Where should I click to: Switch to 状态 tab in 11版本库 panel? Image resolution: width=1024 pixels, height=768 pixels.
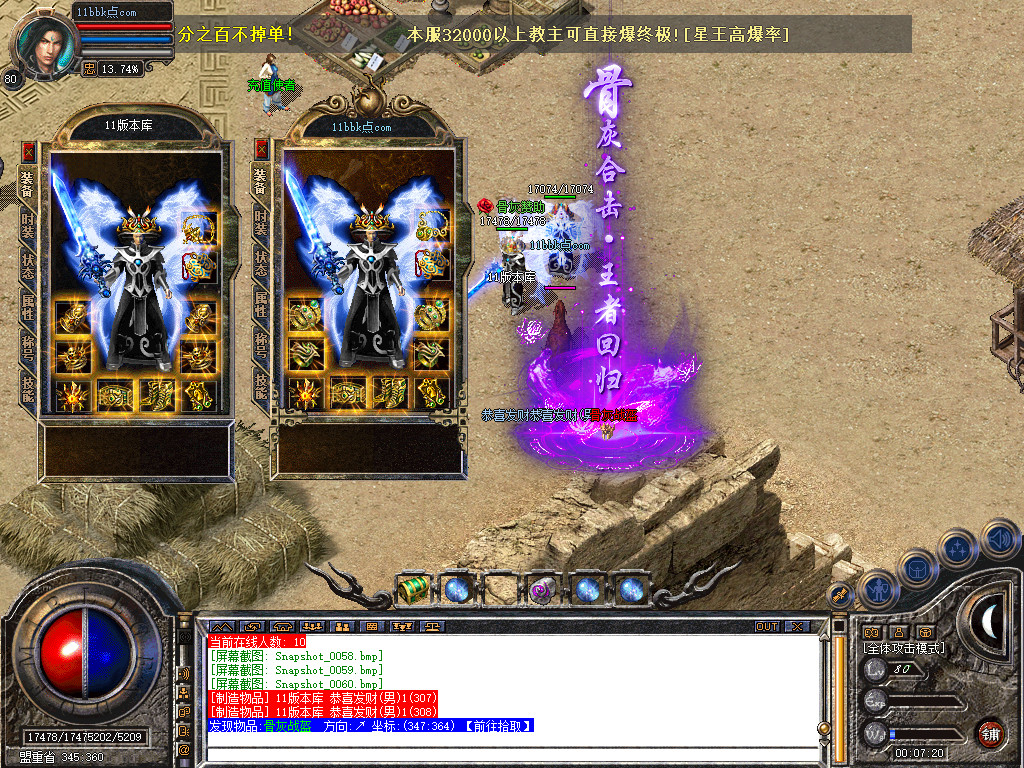pyautogui.click(x=28, y=263)
